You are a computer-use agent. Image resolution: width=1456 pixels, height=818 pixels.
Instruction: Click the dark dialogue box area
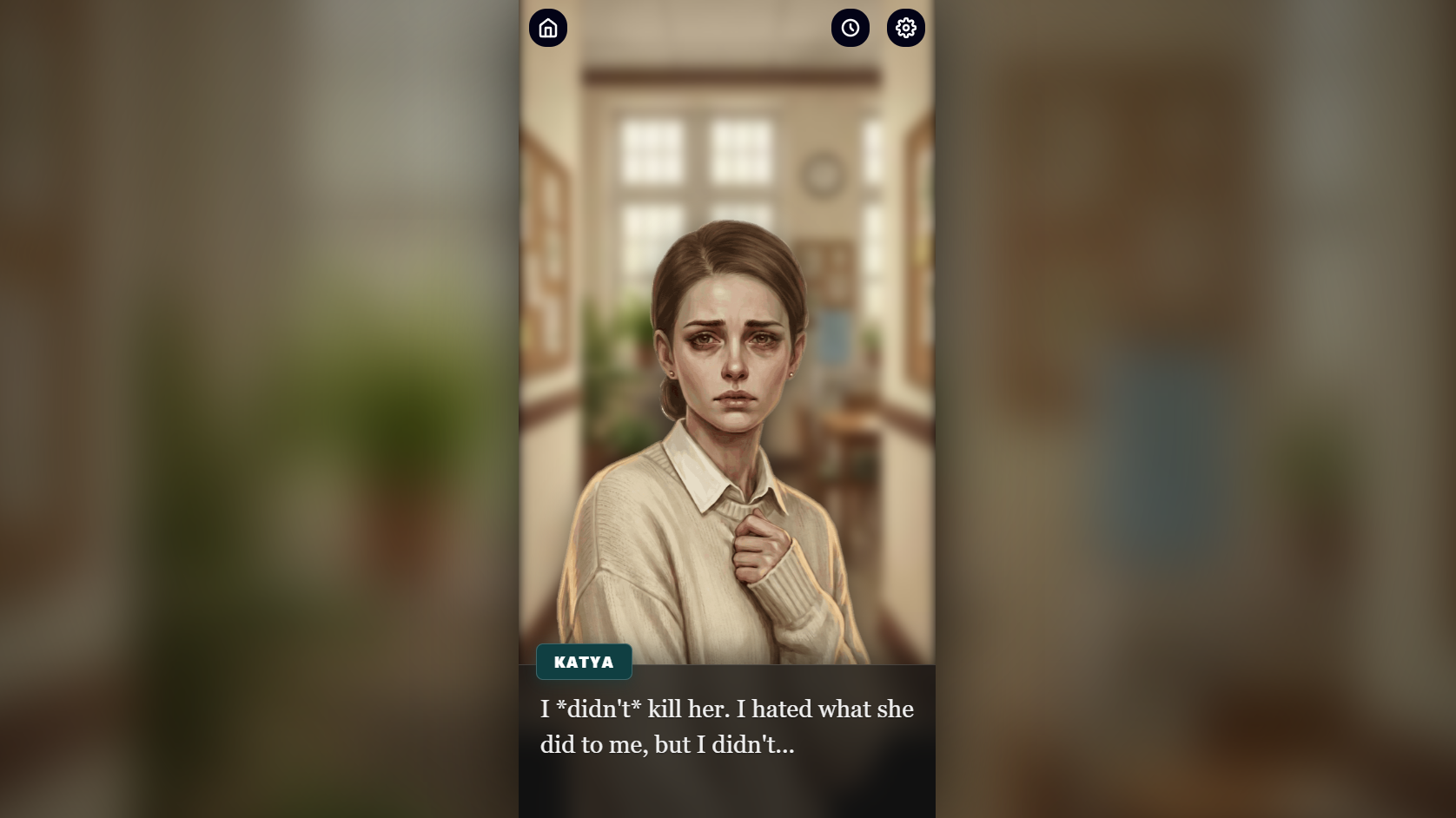tap(726, 742)
